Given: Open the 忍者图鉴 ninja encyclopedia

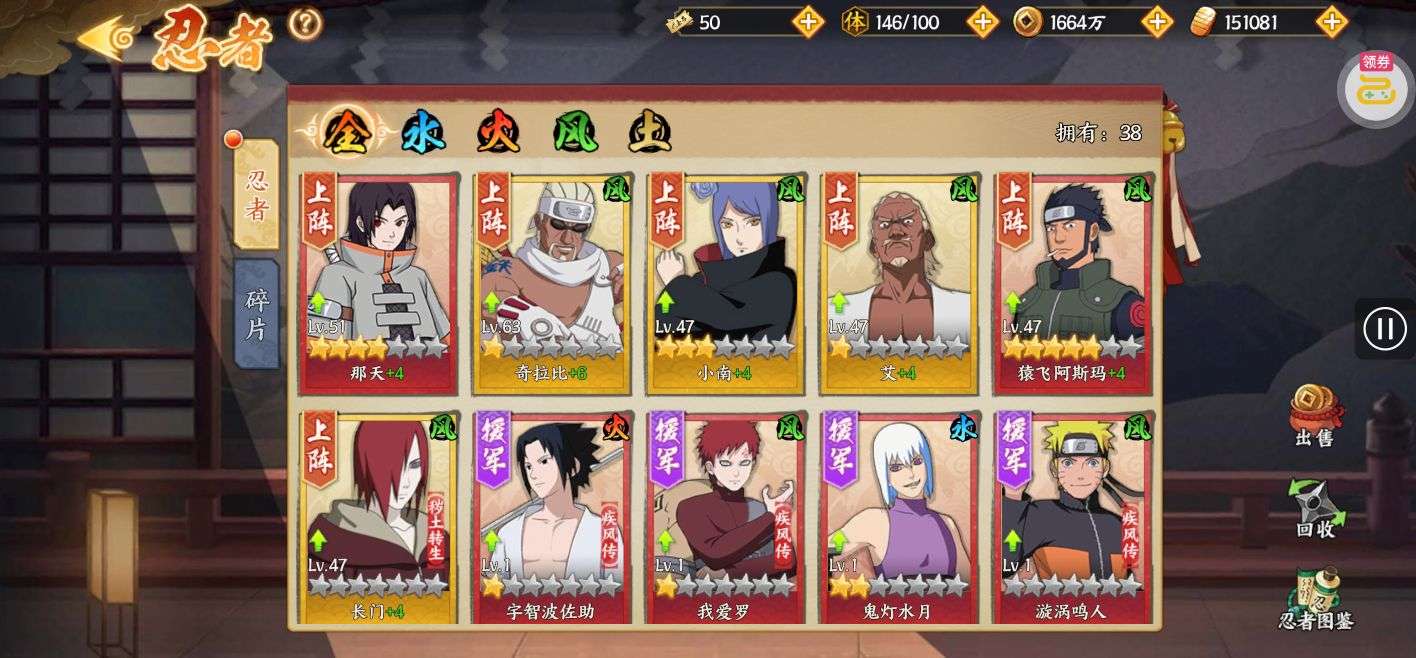Looking at the screenshot, I should click(x=1314, y=598).
